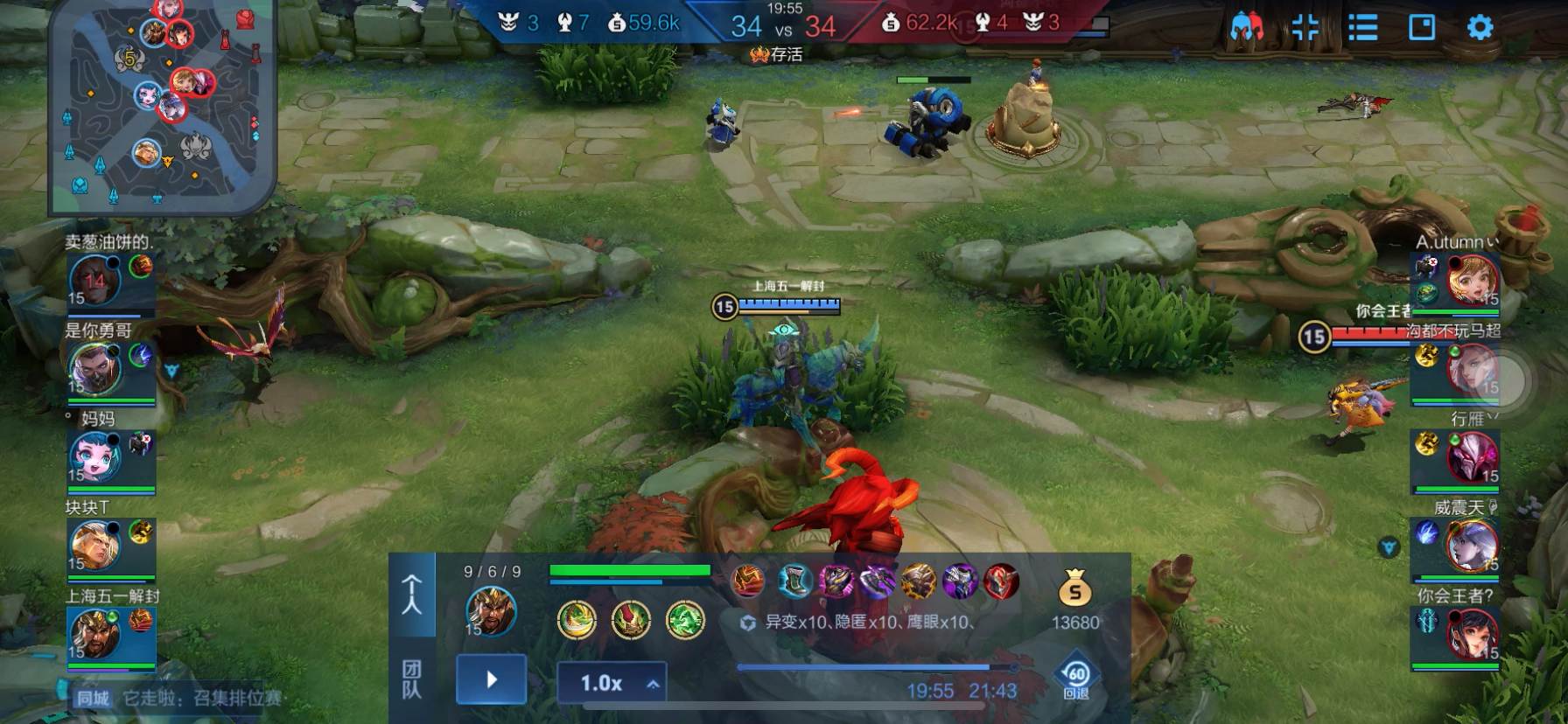The height and width of the screenshot is (724, 1568).
Task: Resume replay with the play button
Action: [491, 679]
